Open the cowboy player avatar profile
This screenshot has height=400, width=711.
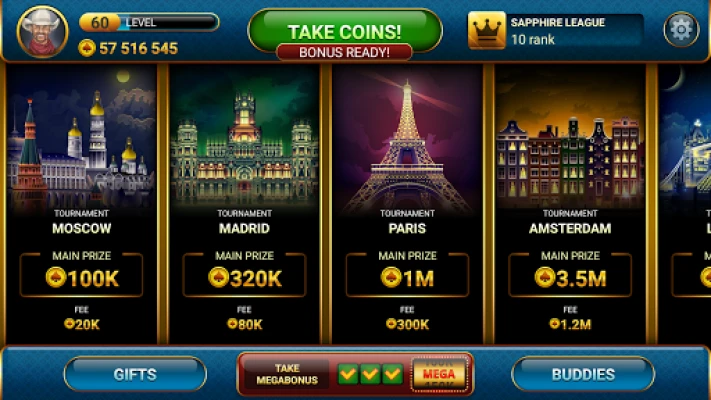[x=42, y=32]
